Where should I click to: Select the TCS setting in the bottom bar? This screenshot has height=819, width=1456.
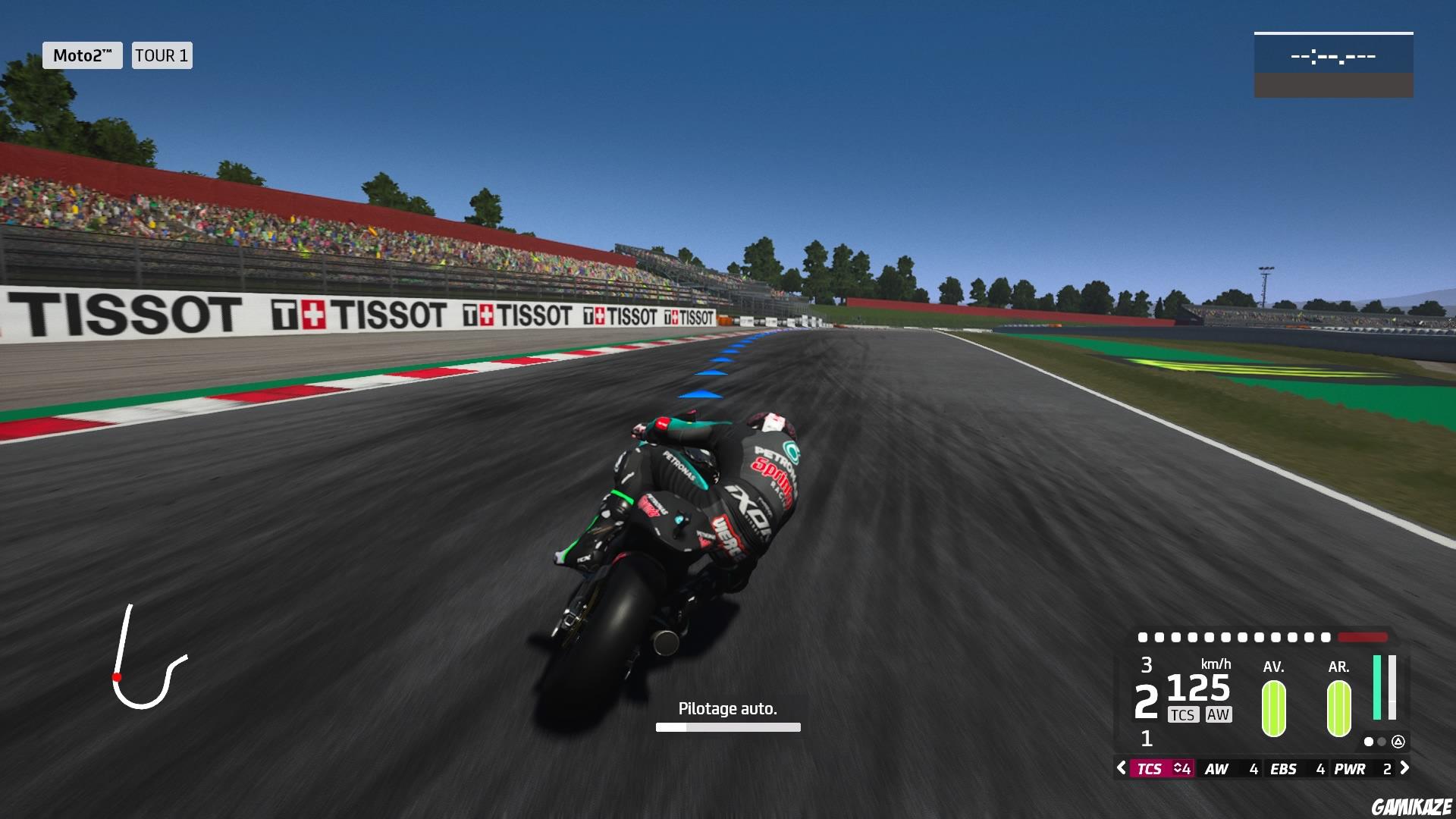pyautogui.click(x=1149, y=769)
